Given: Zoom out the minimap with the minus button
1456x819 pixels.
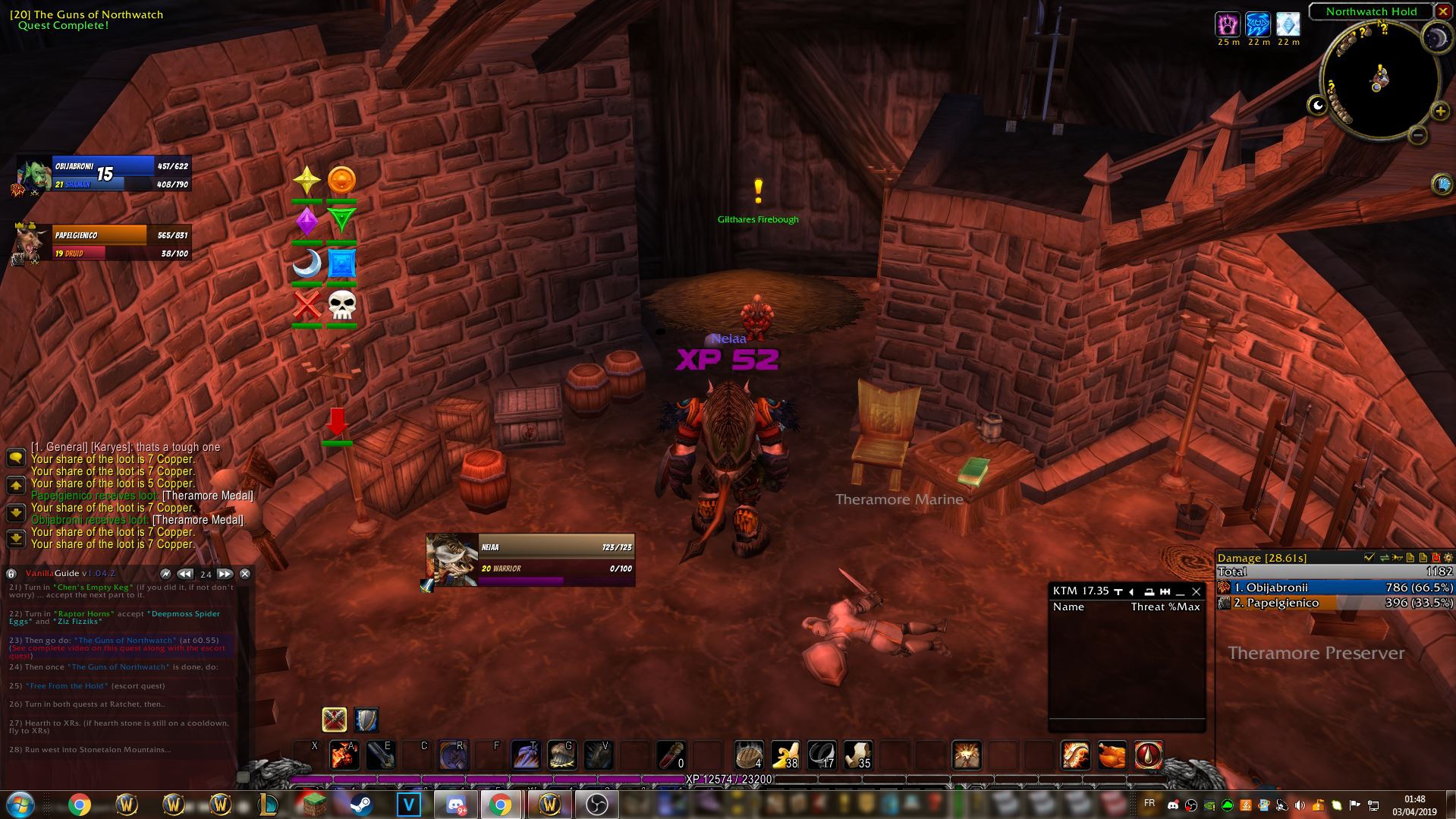Looking at the screenshot, I should click(1417, 135).
